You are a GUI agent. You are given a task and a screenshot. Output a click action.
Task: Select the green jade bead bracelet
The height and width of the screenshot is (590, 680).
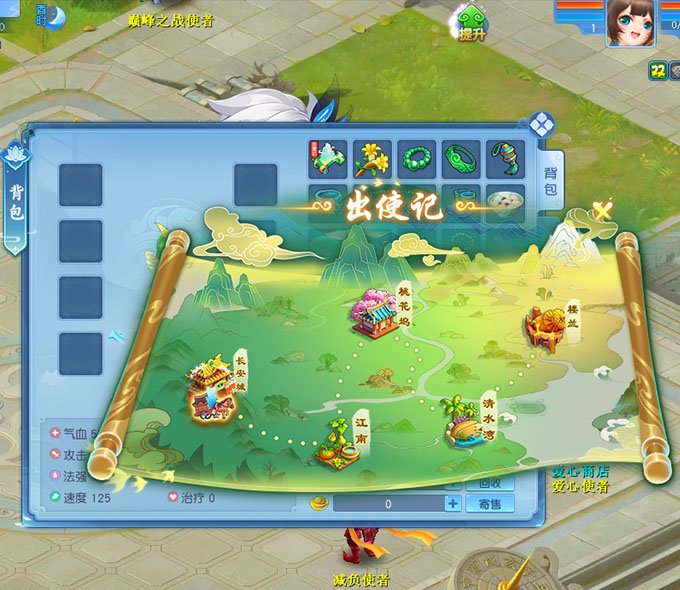(417, 159)
